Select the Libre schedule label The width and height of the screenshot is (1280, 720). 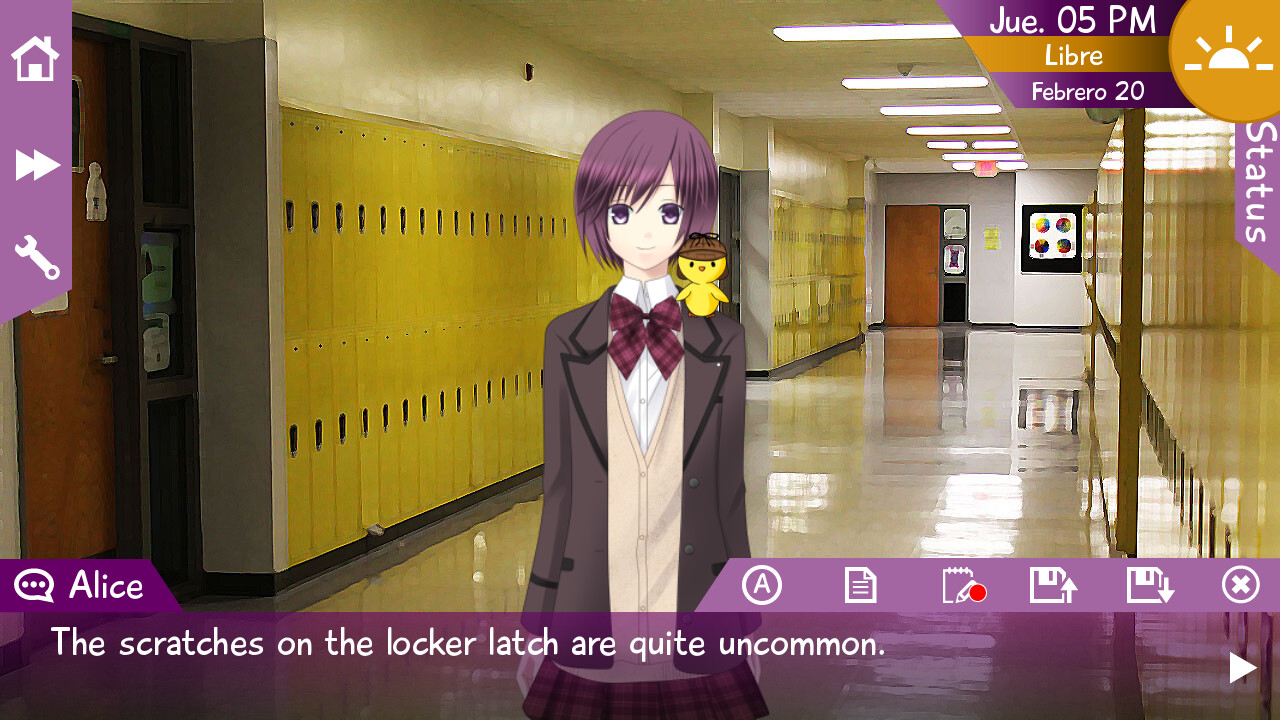pyautogui.click(x=1072, y=56)
